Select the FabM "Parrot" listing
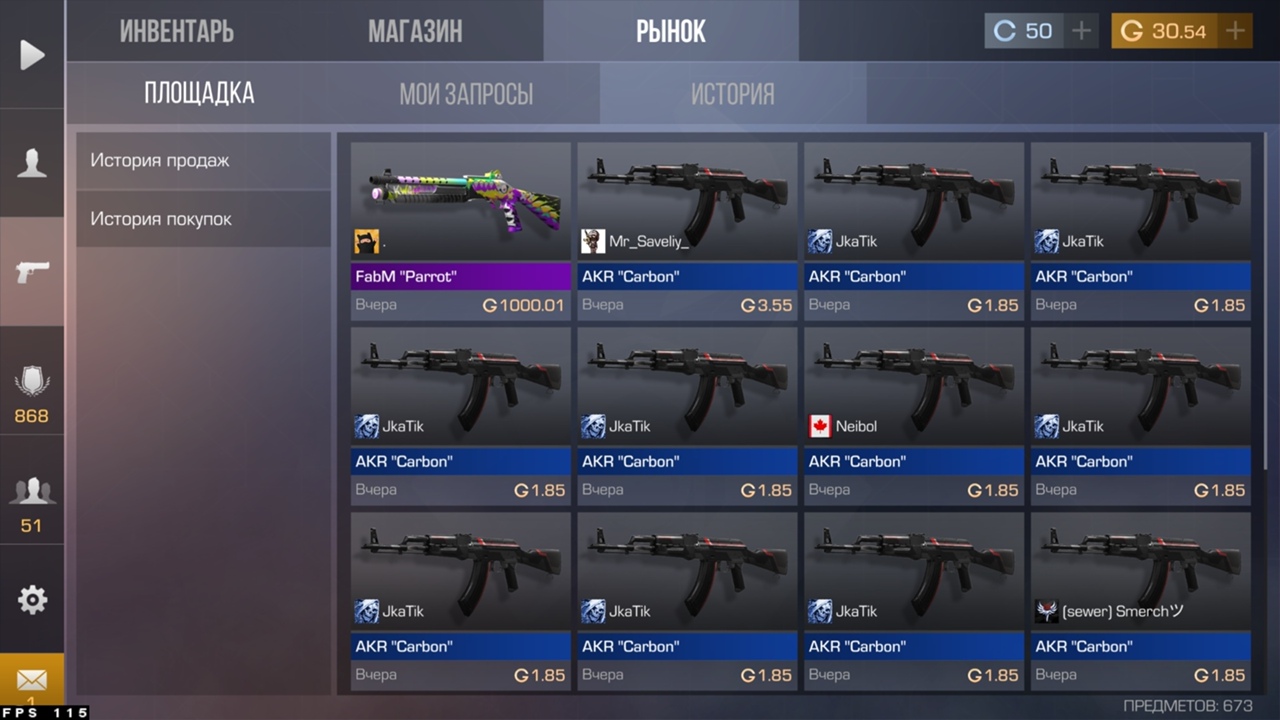Viewport: 1280px width, 720px height. (460, 230)
